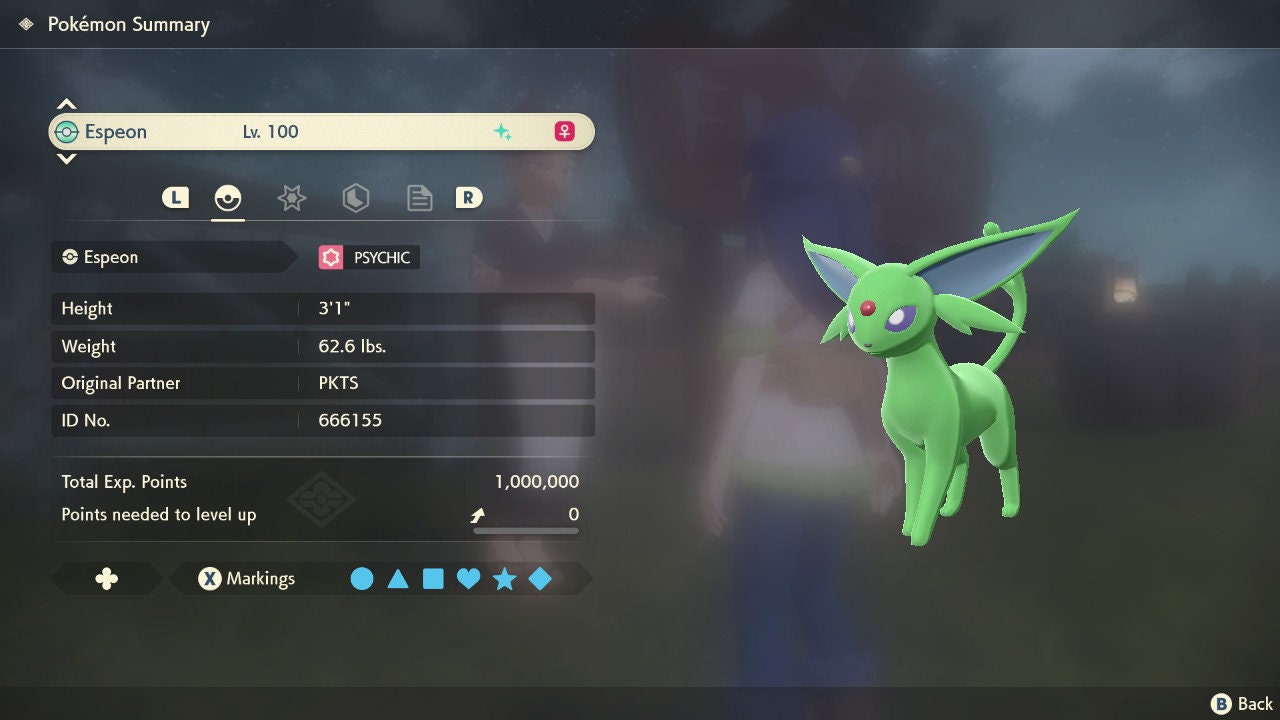Go to the next Pokémon with the down chevron
This screenshot has height=720, width=1280.
pyautogui.click(x=66, y=158)
